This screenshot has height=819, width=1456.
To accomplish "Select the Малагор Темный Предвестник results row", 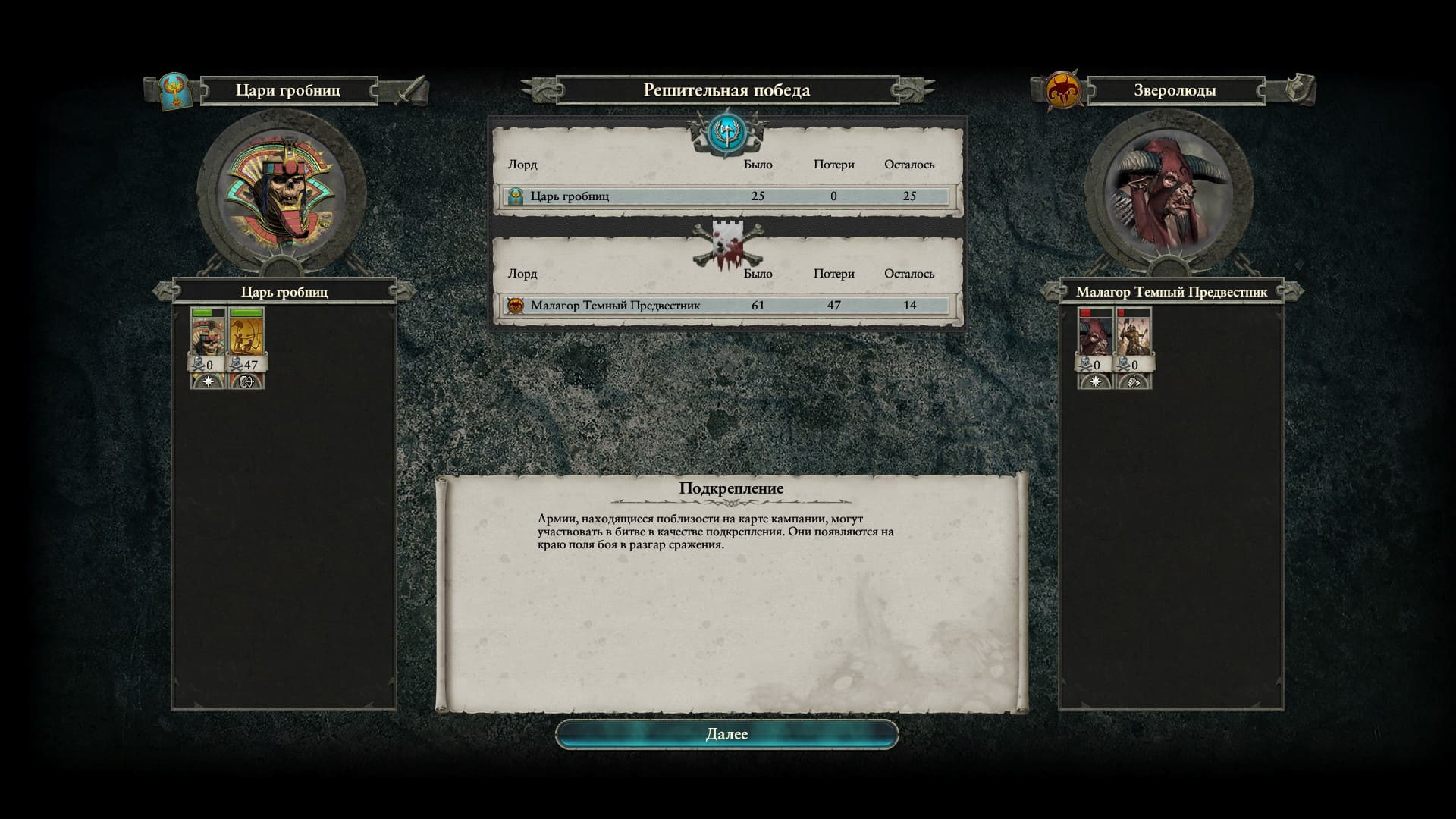I will click(x=726, y=306).
